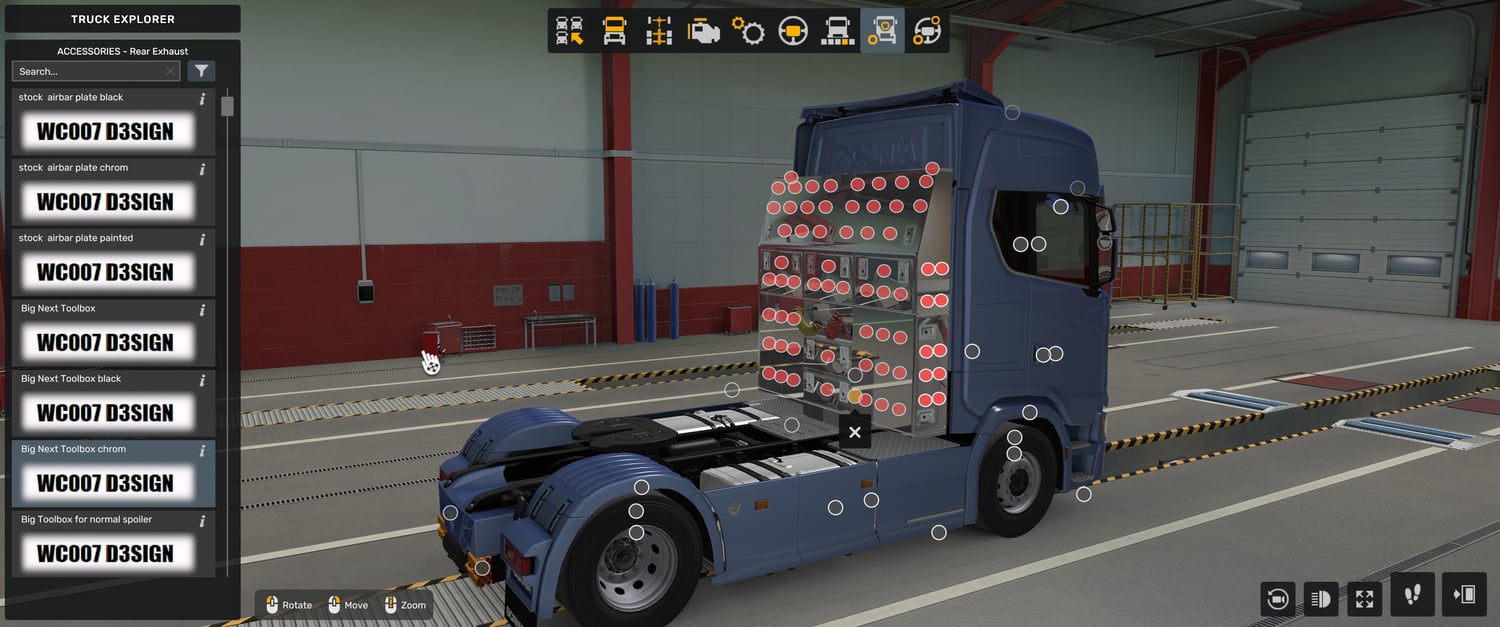Exit the truck explorer via door icon
This screenshot has height=627, width=1500.
tap(1465, 595)
